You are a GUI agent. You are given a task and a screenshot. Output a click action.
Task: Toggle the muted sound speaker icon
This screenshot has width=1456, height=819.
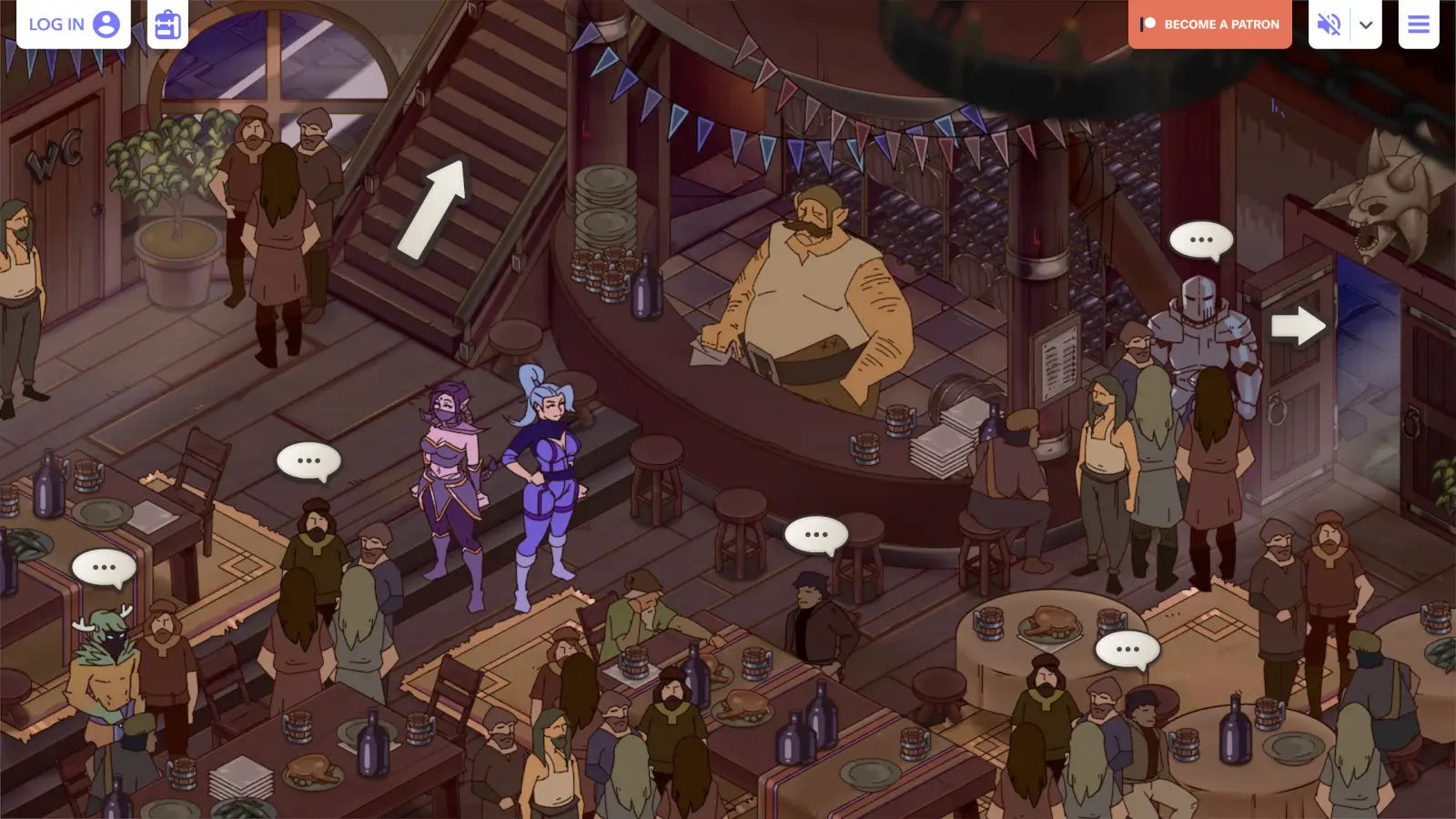point(1329,25)
